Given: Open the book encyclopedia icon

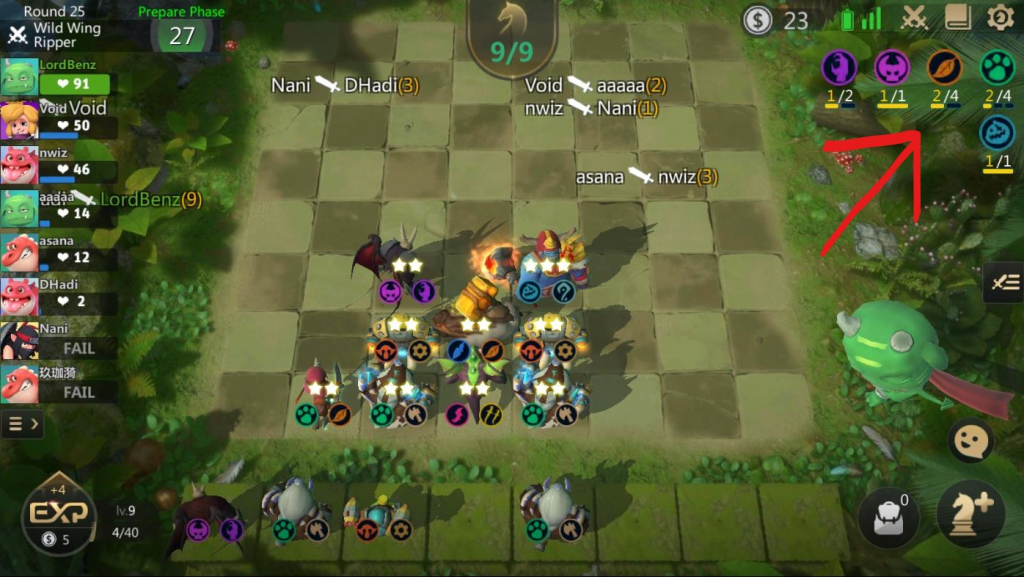Looking at the screenshot, I should click(x=958, y=18).
